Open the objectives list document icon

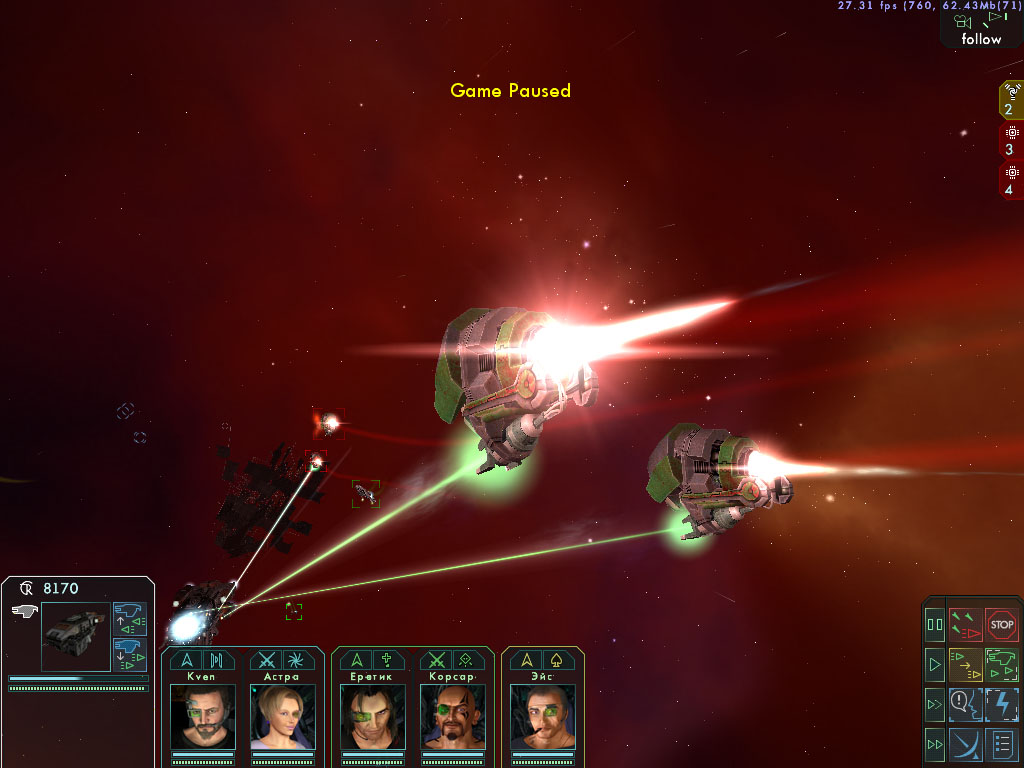pos(1001,744)
